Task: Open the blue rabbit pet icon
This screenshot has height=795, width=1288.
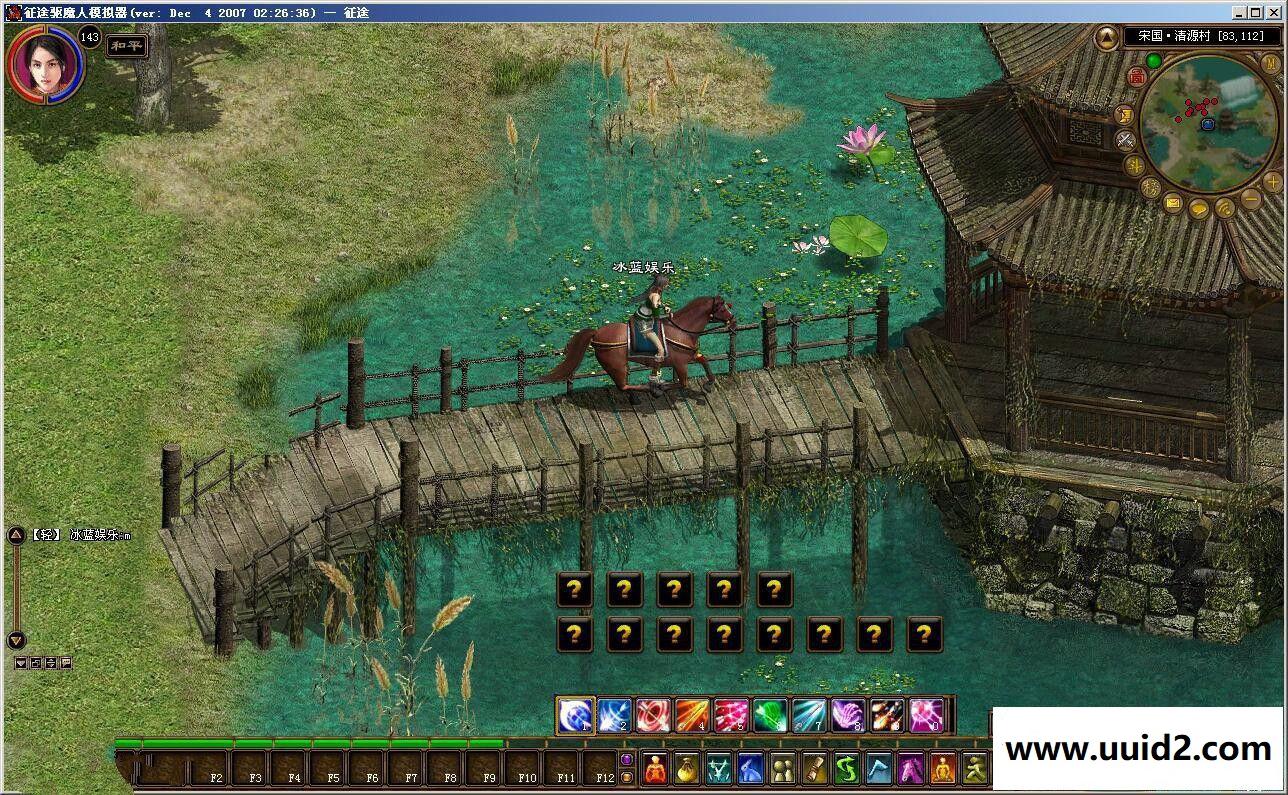Action: click(x=751, y=769)
